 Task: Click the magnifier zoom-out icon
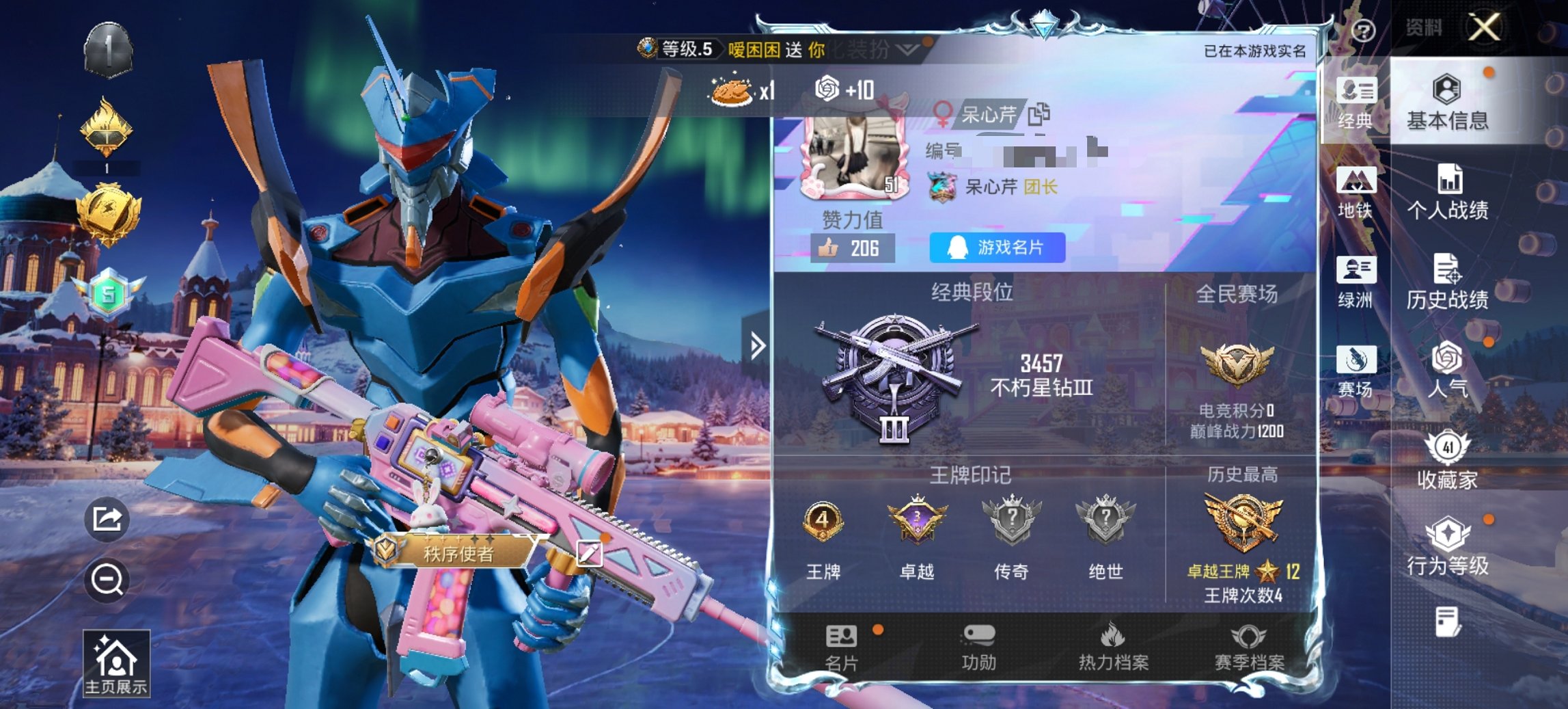coord(106,582)
